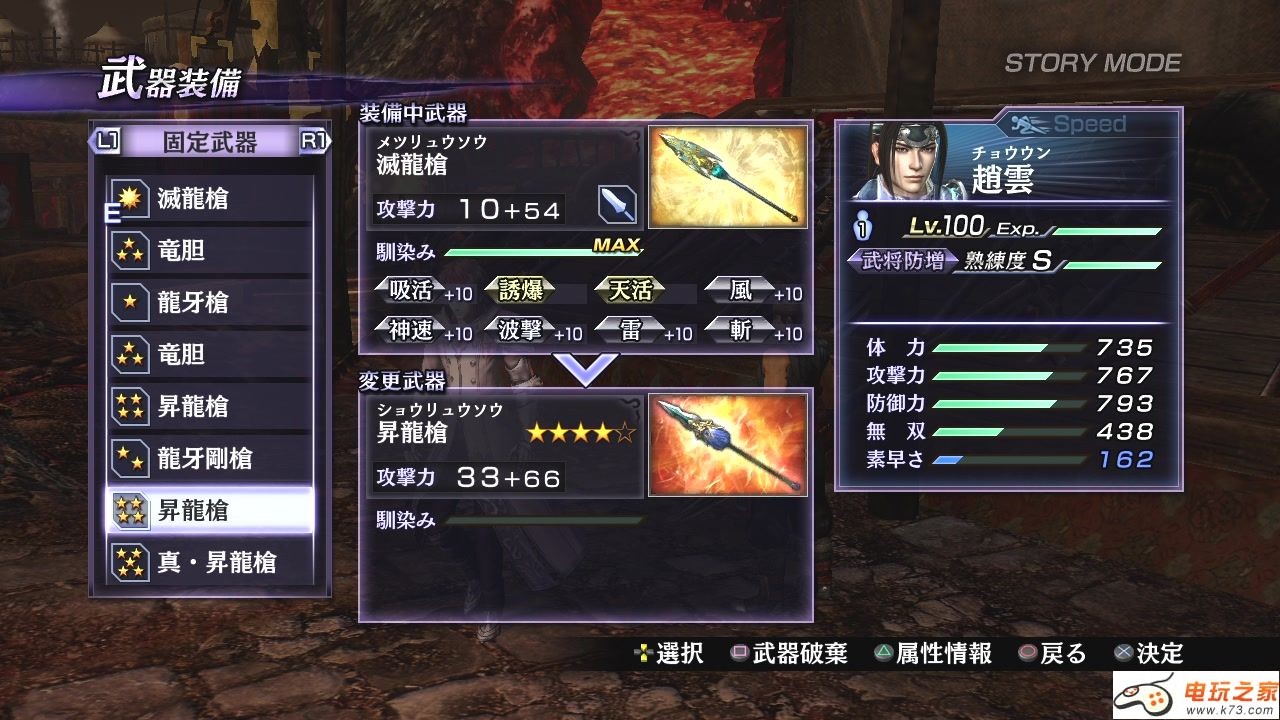Click the 昇龍槍 replacement weapon image
The height and width of the screenshot is (720, 1280).
tap(727, 445)
